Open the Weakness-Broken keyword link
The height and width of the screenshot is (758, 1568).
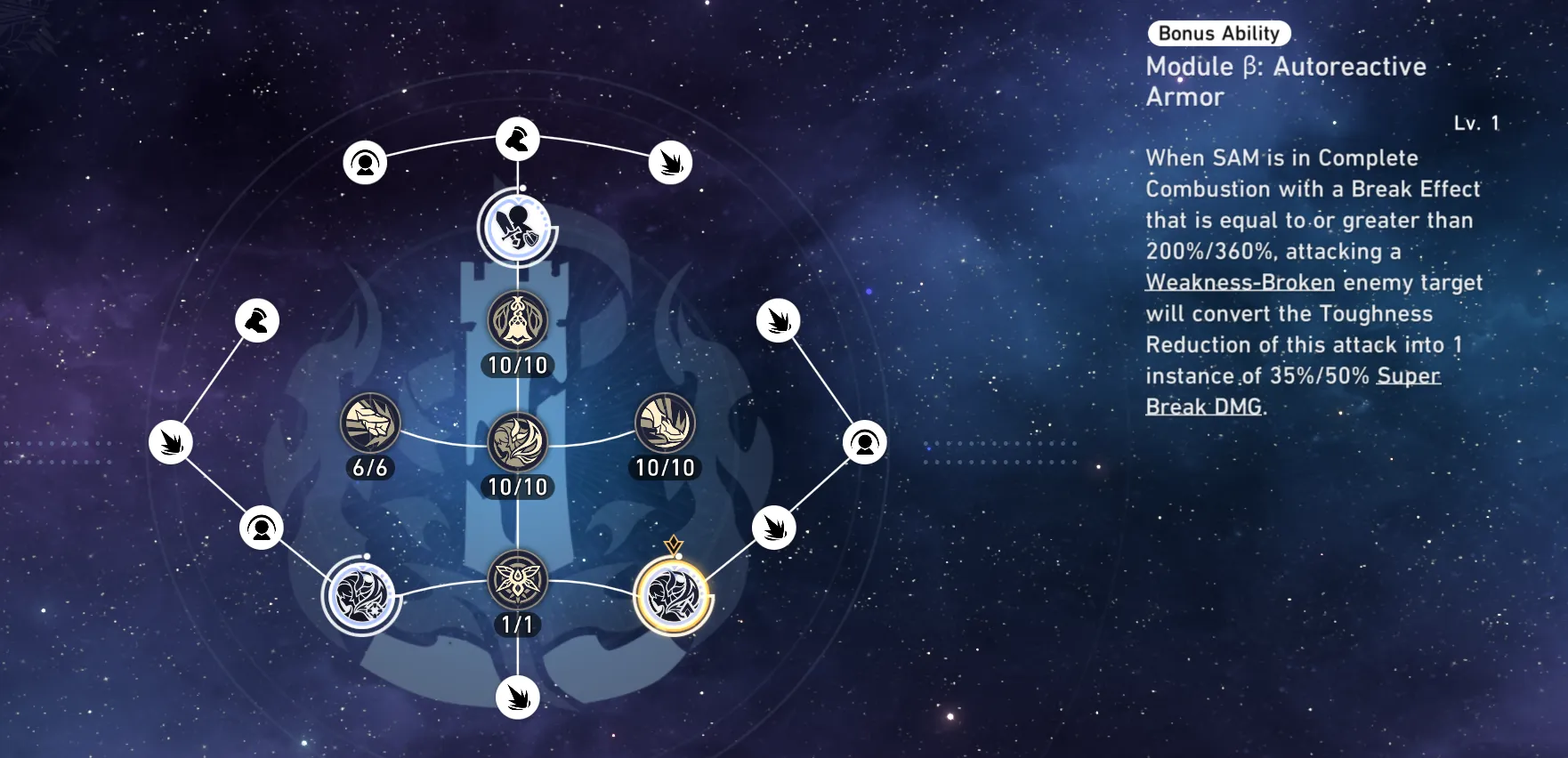pos(1240,283)
